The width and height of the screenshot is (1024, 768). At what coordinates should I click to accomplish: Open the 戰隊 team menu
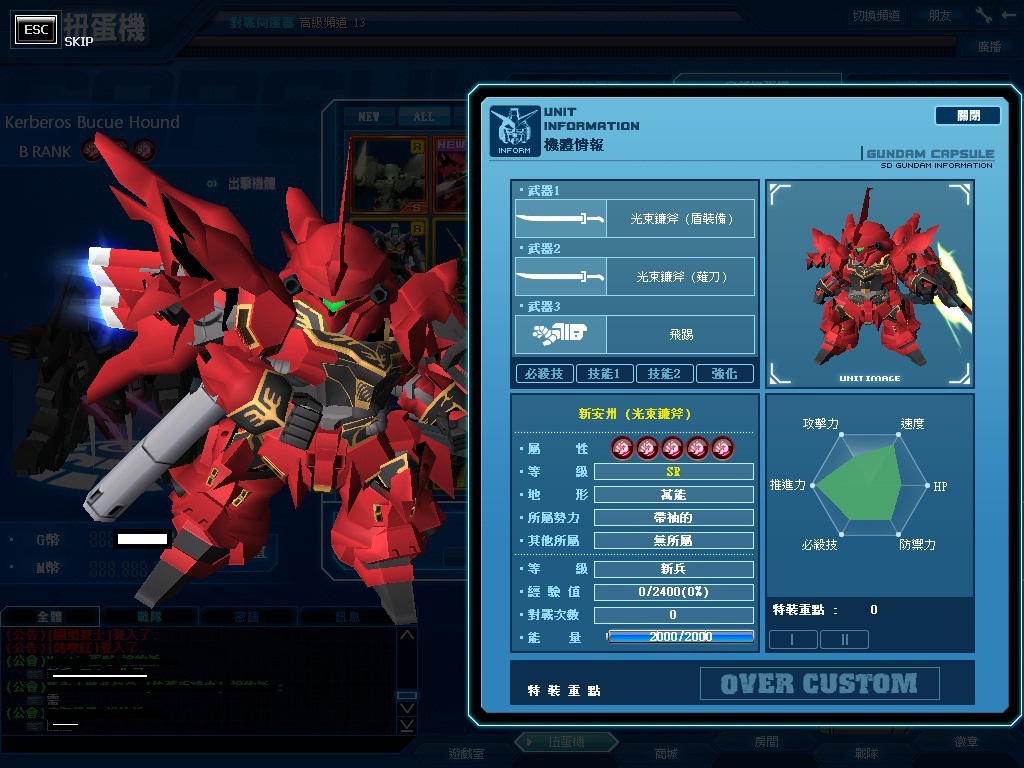pyautogui.click(x=866, y=753)
